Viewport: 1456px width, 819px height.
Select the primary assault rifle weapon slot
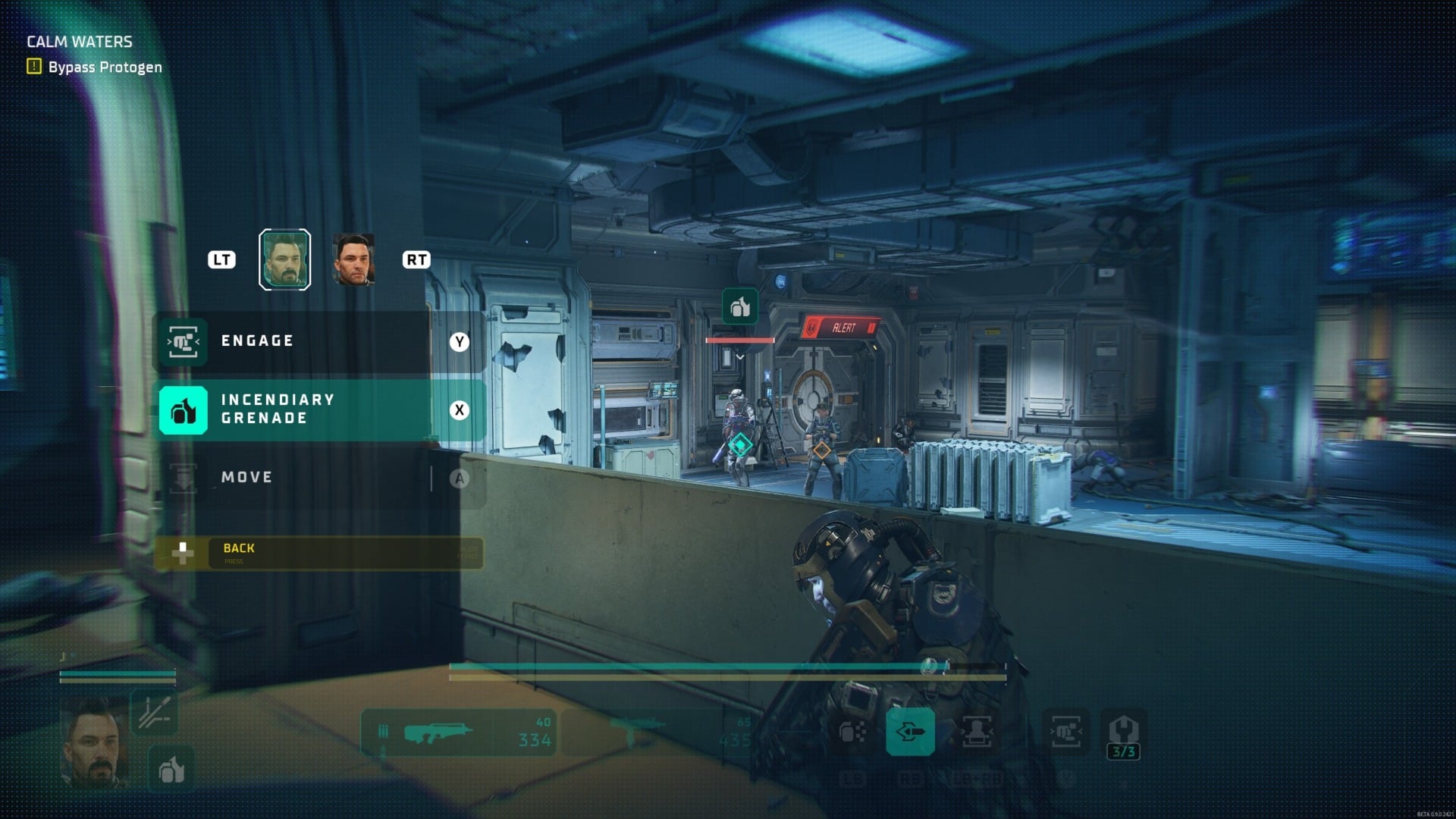(458, 733)
